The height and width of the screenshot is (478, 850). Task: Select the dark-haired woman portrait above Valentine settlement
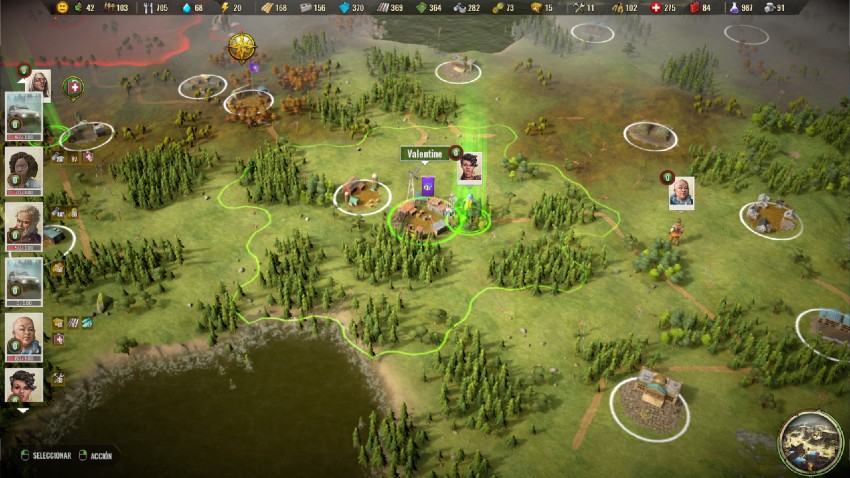(469, 167)
